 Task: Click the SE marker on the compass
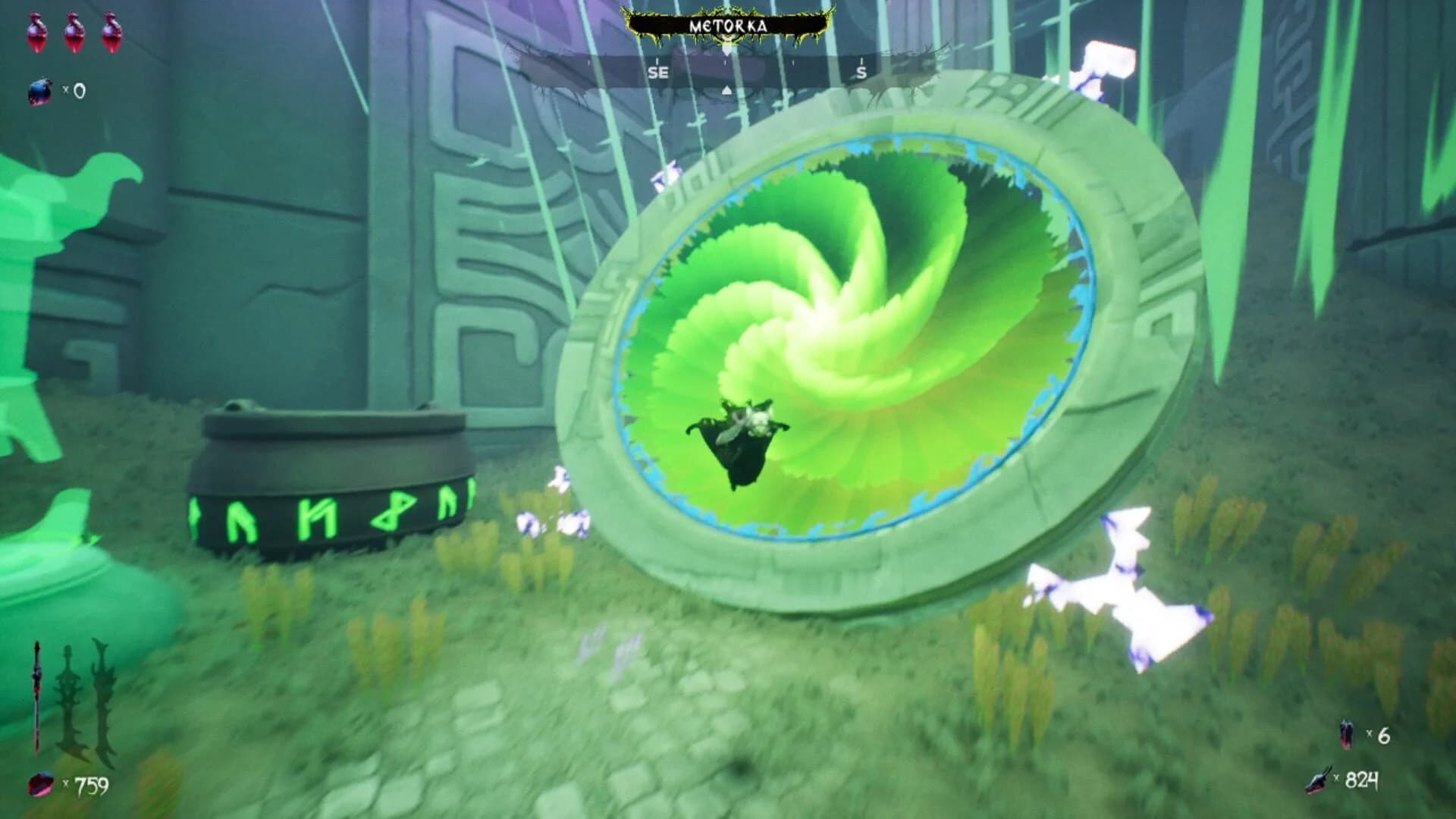coord(657,72)
